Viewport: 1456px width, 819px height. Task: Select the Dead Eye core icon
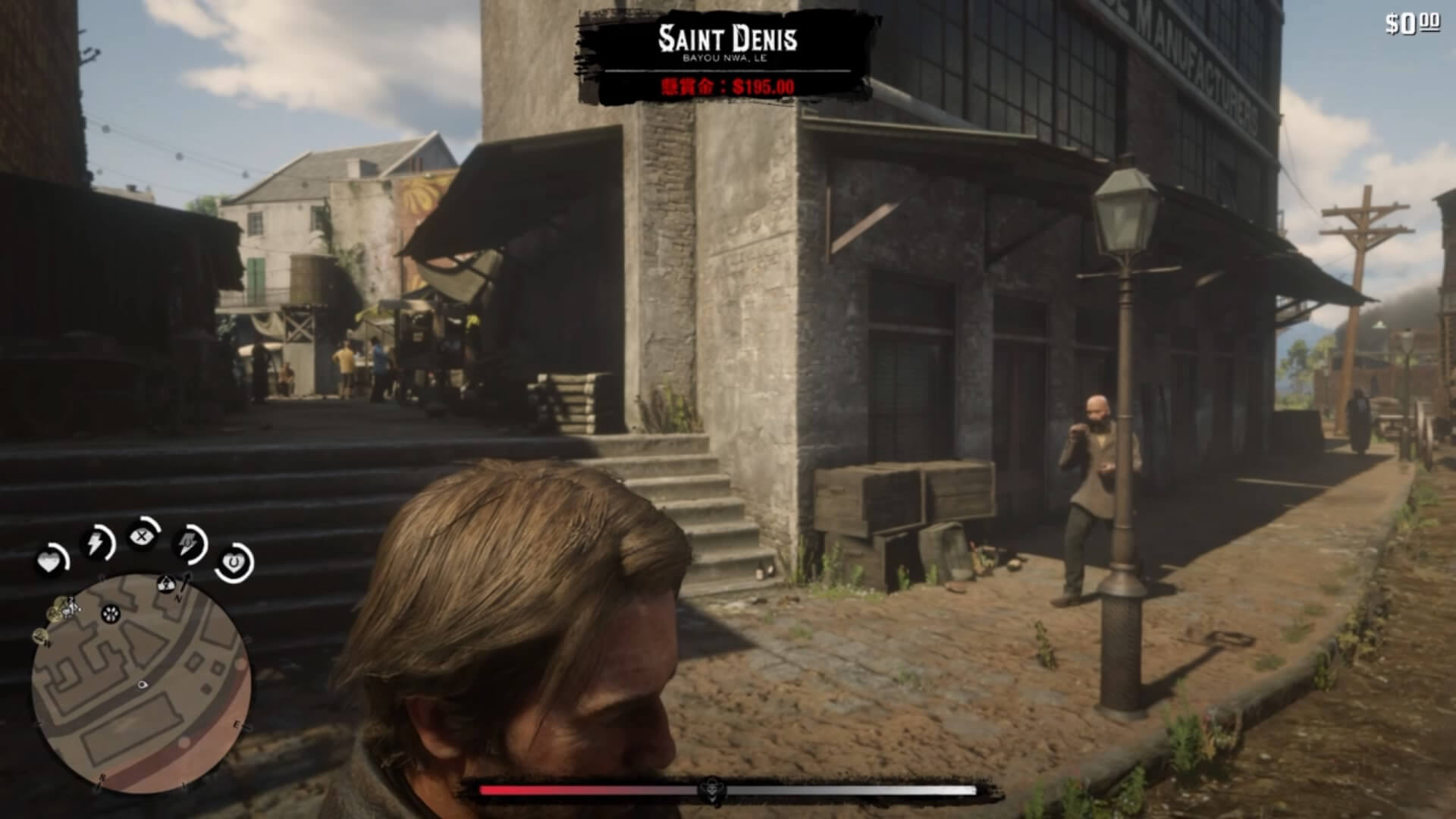142,537
